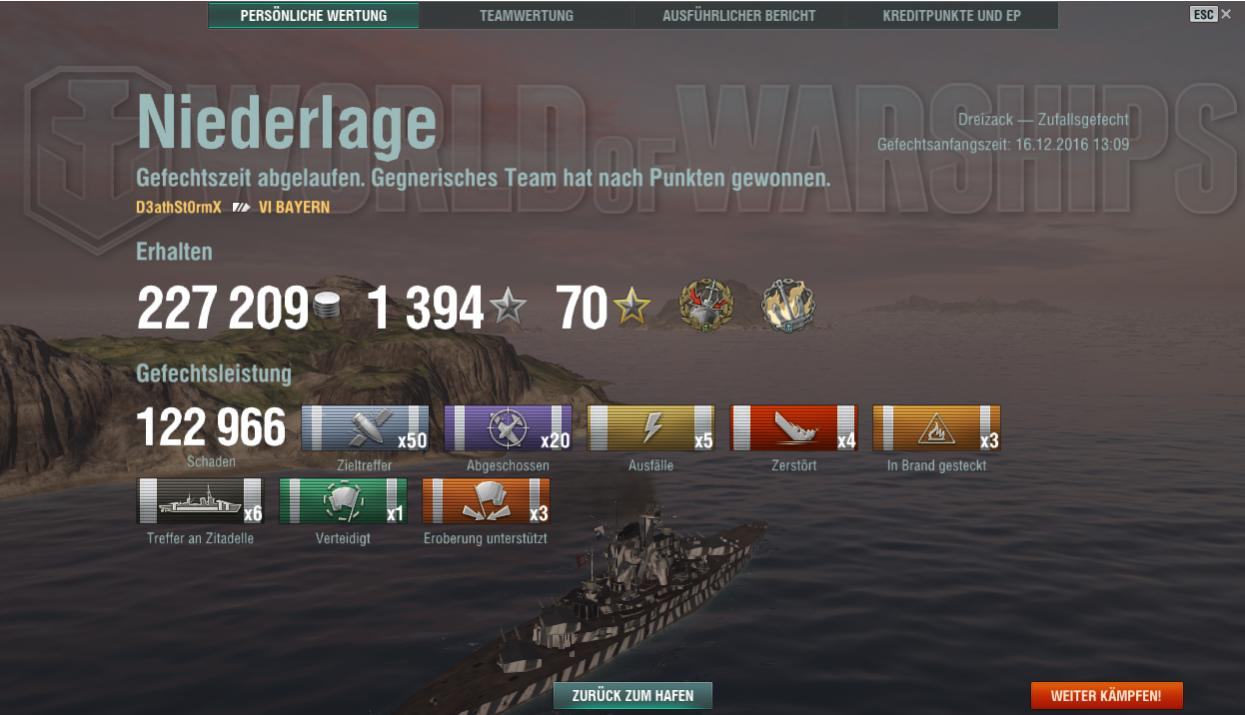Select the Ausfälle x5 ribbon
Screen dimensions: 1245x715
click(x=651, y=428)
